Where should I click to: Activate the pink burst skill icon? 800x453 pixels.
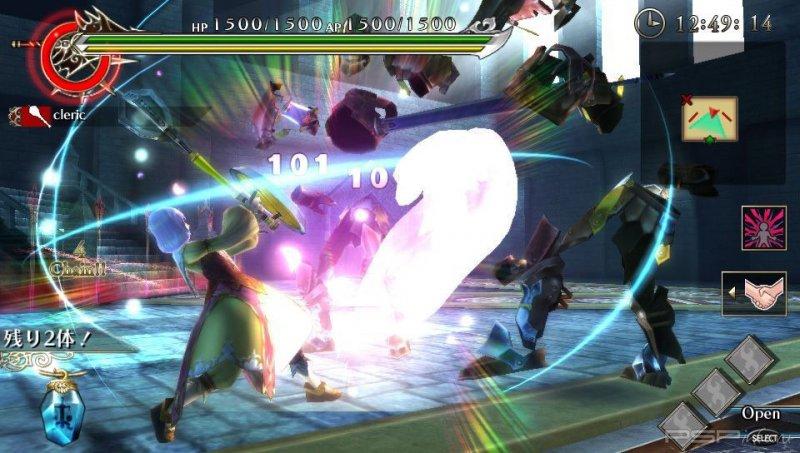tap(763, 228)
